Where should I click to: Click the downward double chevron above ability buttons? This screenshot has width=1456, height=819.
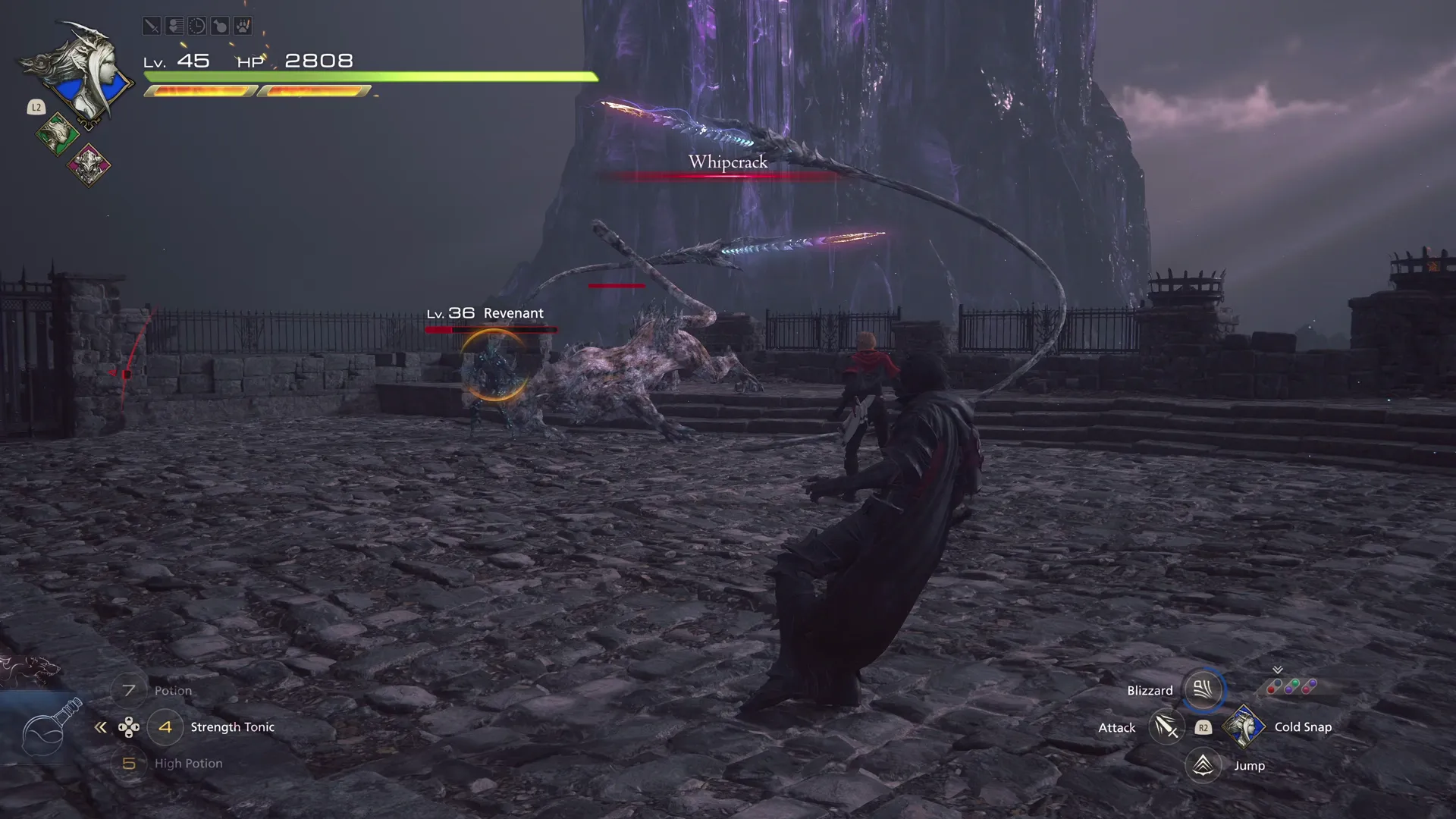(1277, 670)
